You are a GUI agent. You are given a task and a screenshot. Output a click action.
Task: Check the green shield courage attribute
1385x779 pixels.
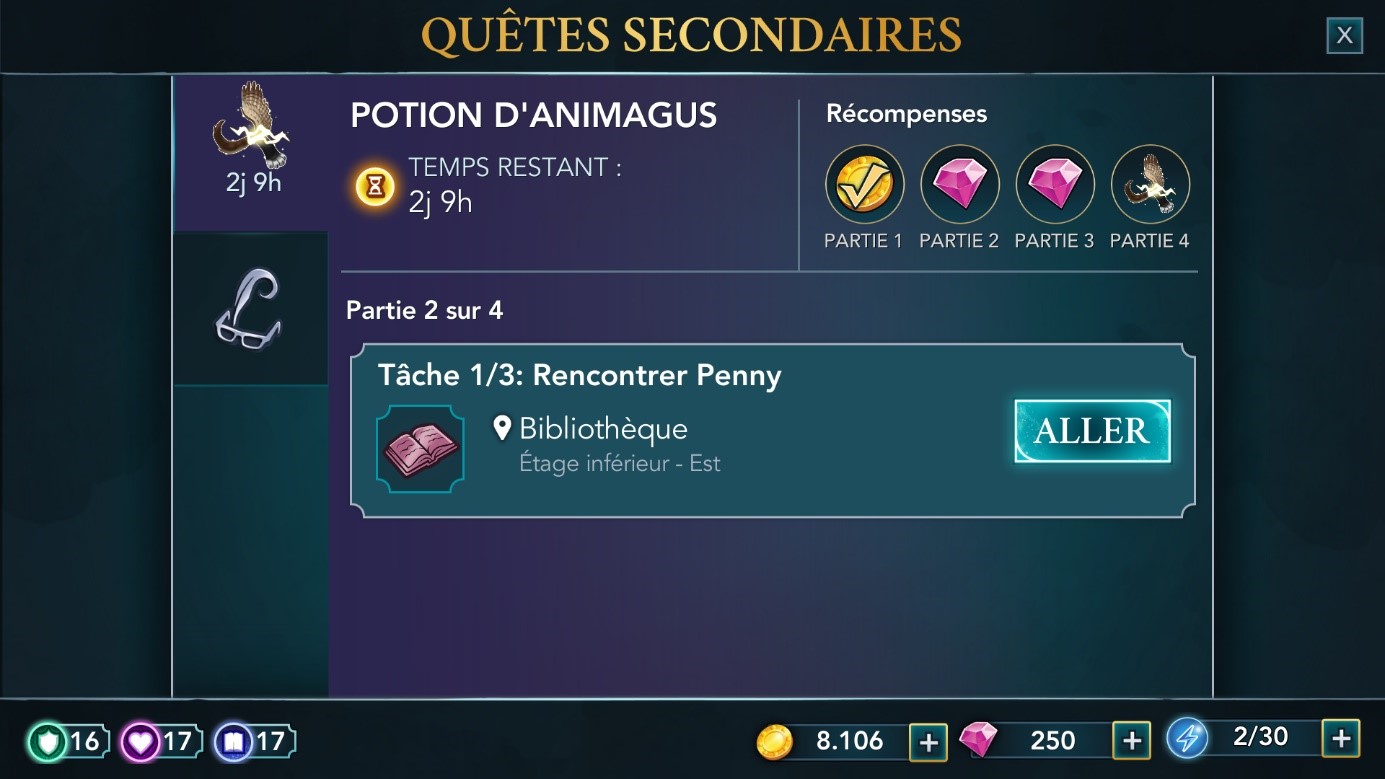tap(66, 741)
